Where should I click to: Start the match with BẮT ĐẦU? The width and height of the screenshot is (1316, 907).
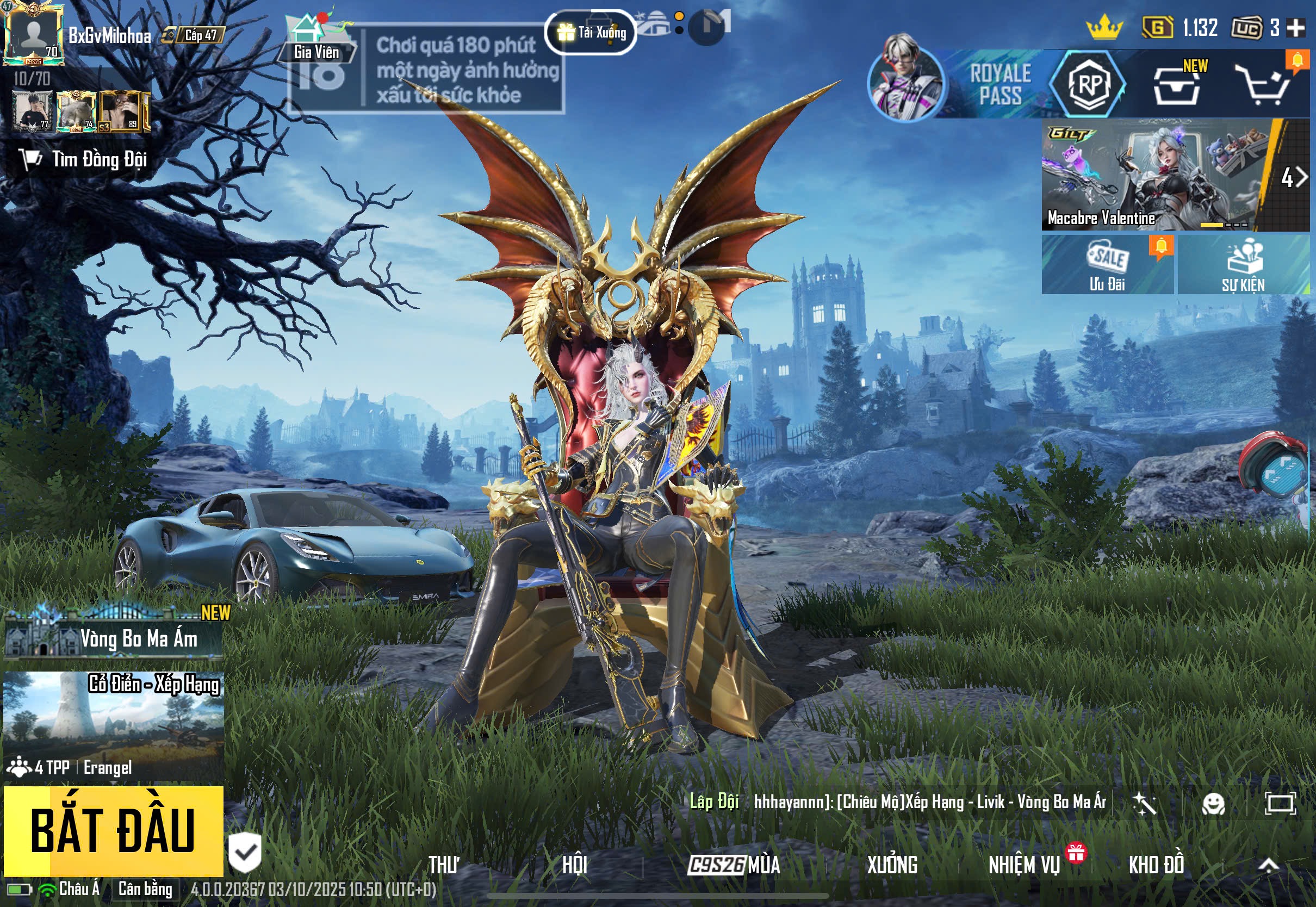pyautogui.click(x=113, y=831)
